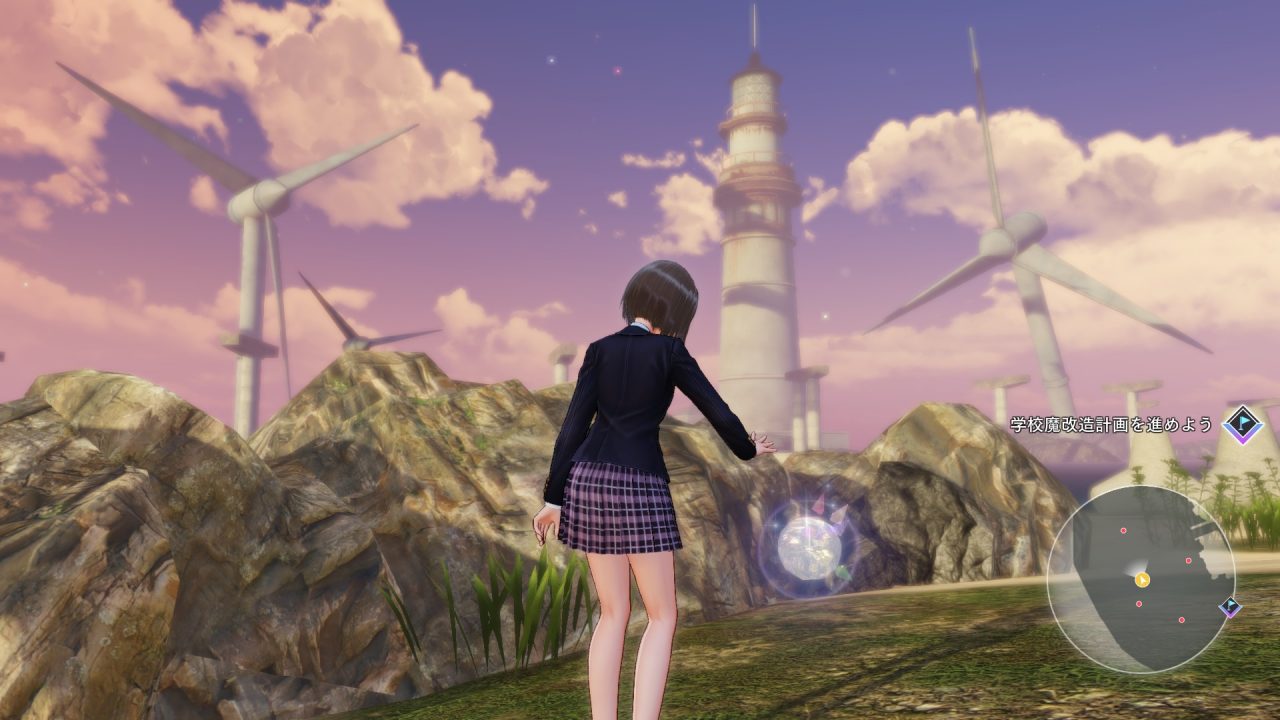Select the objective text 学校魔改造計画を進めよう
1280x720 pixels.
pyautogui.click(x=1110, y=424)
